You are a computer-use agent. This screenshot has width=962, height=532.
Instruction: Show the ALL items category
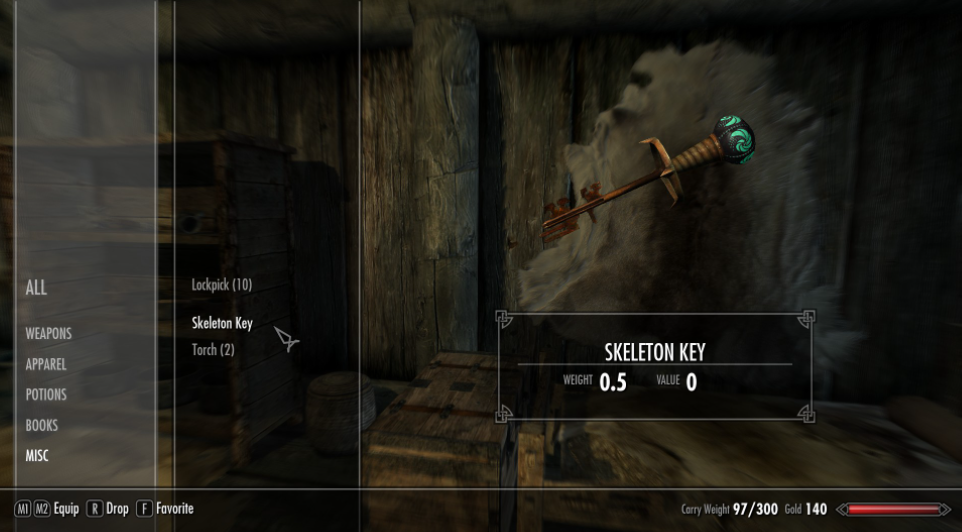[36, 288]
